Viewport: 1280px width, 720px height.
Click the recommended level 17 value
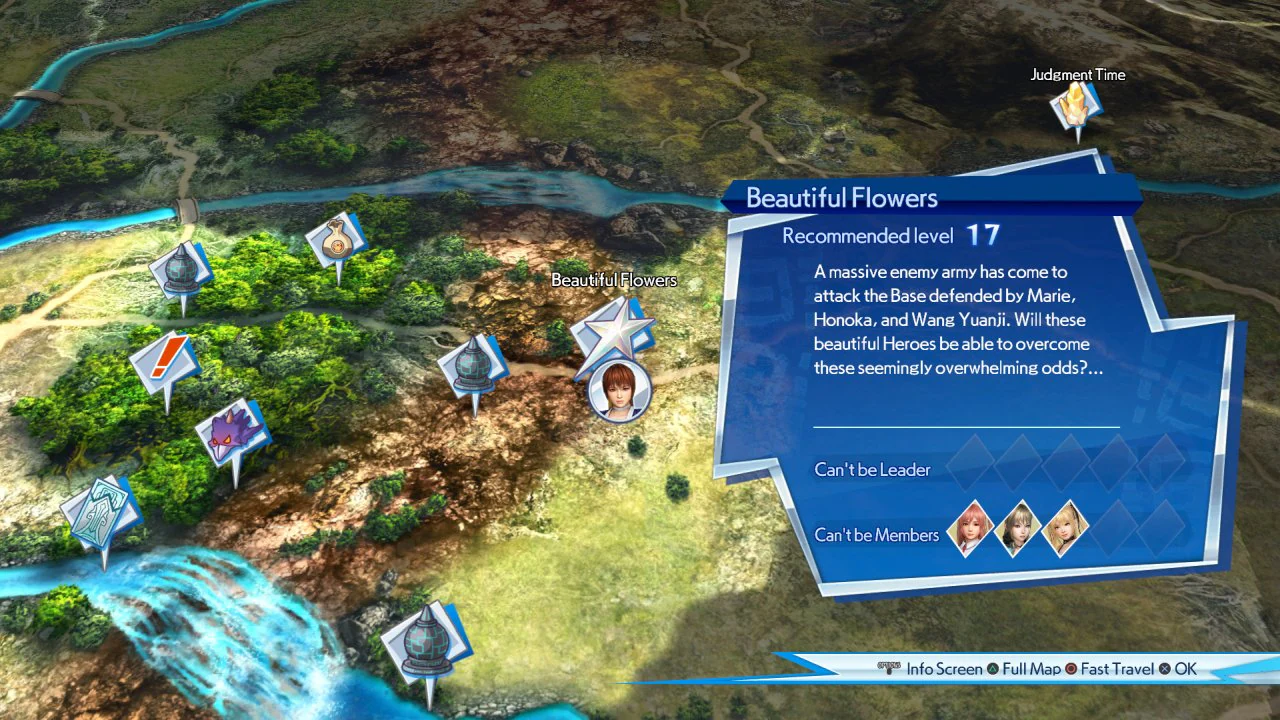(982, 235)
